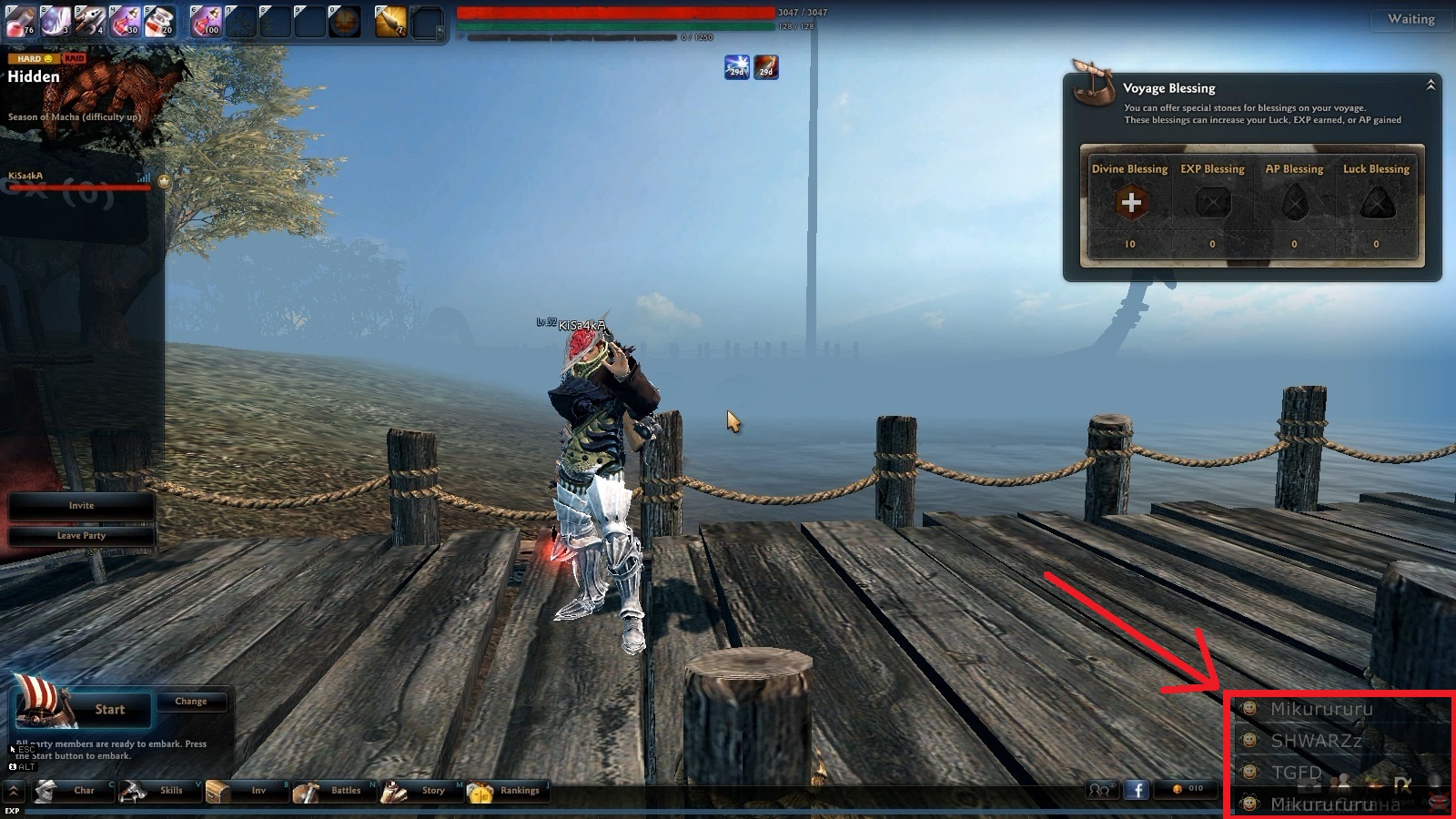This screenshot has height=819, width=1456.
Task: Collapse the Voyage Blessing panel
Action: (1431, 86)
